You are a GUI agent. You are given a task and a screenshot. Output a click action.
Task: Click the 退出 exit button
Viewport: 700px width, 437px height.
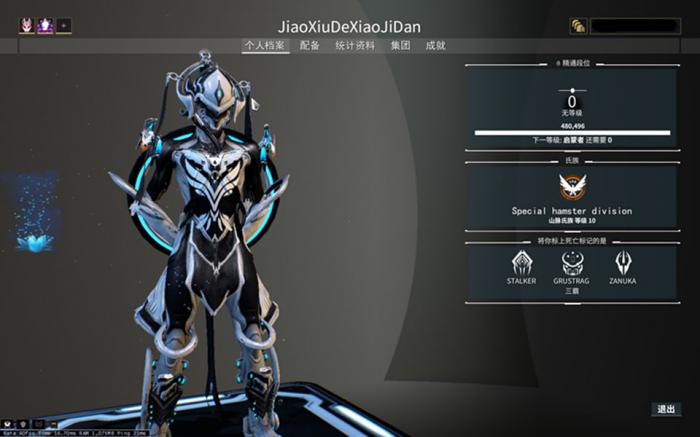tap(665, 409)
